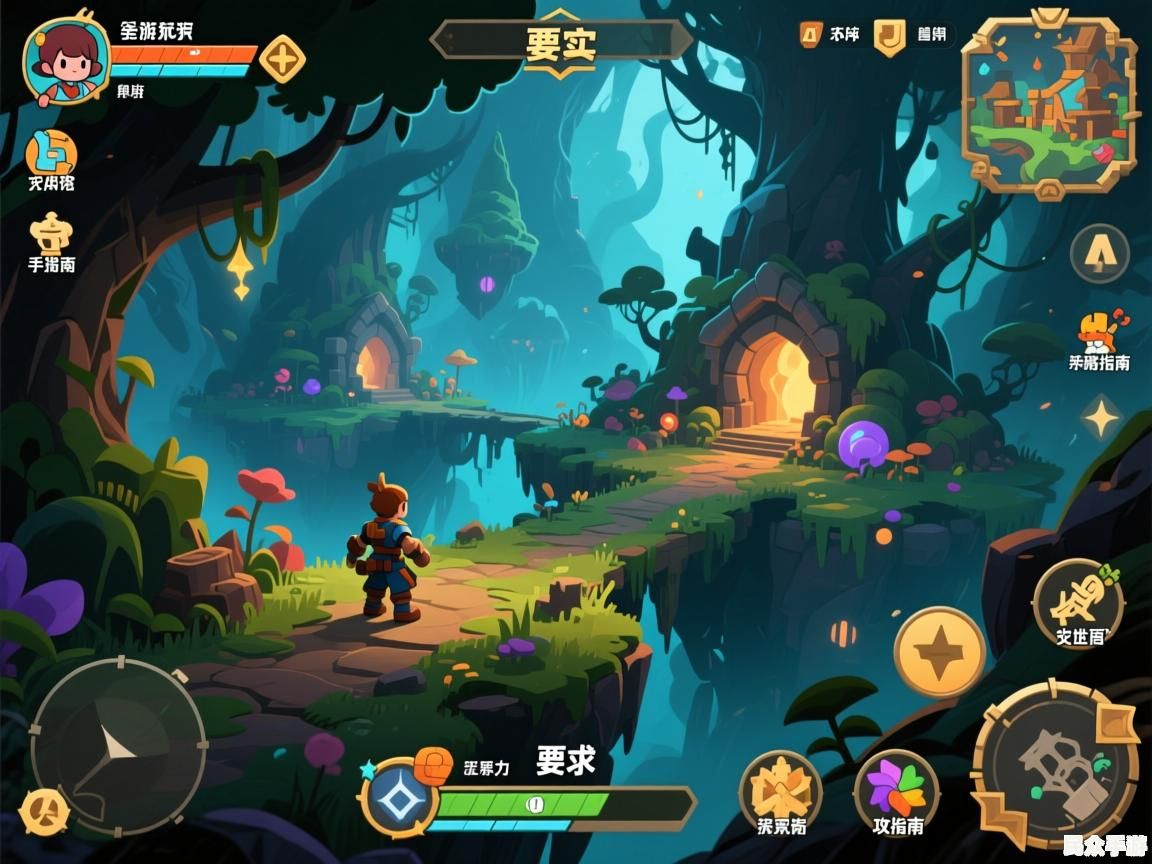Activate the golden maple leaf skill
The image size is (1152, 864).
781,788
